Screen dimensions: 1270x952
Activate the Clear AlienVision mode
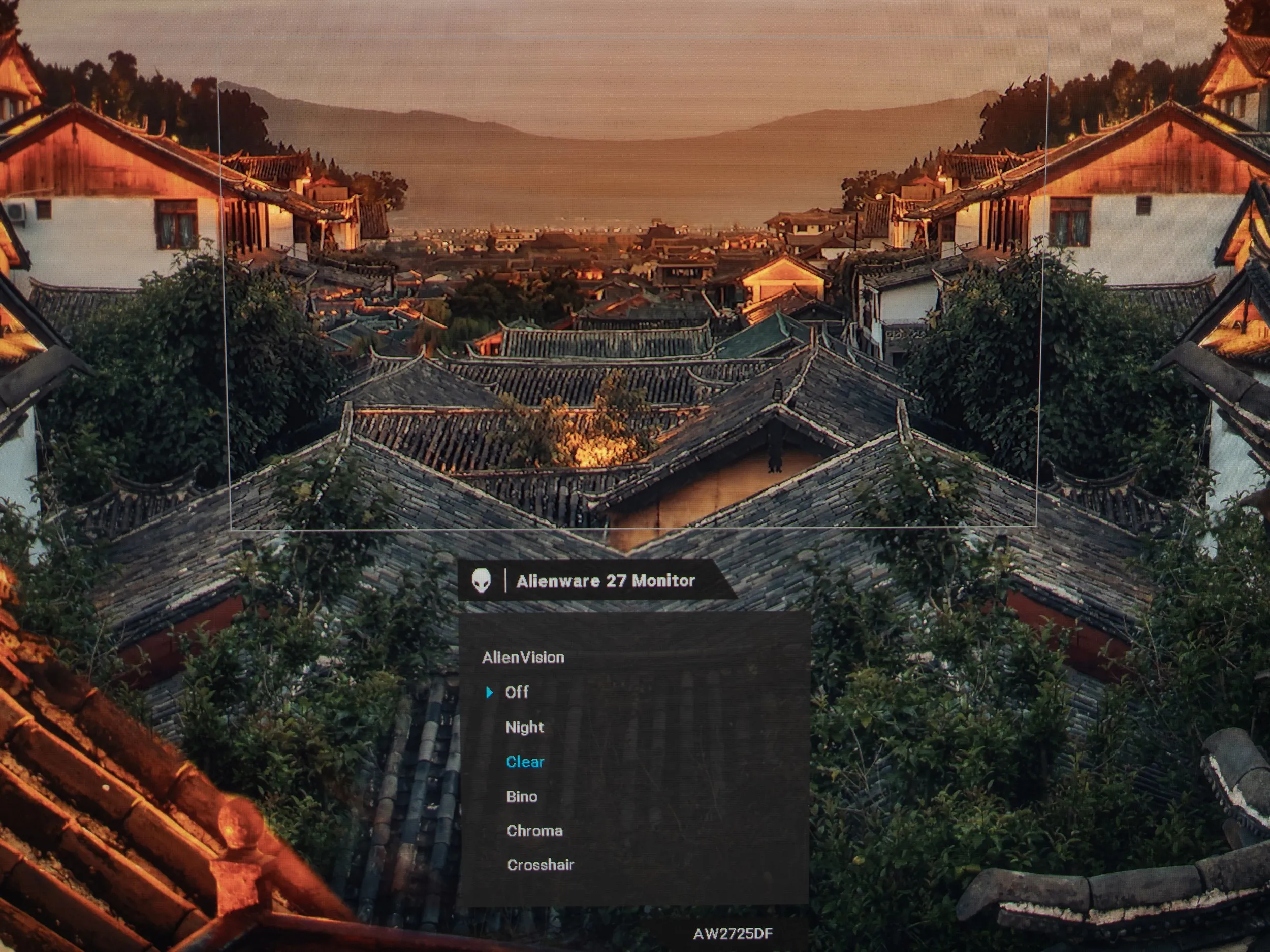525,762
